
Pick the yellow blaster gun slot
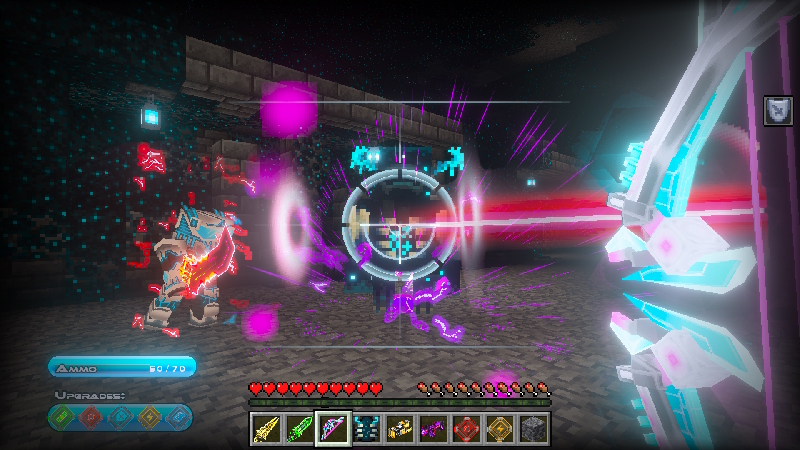pos(400,428)
